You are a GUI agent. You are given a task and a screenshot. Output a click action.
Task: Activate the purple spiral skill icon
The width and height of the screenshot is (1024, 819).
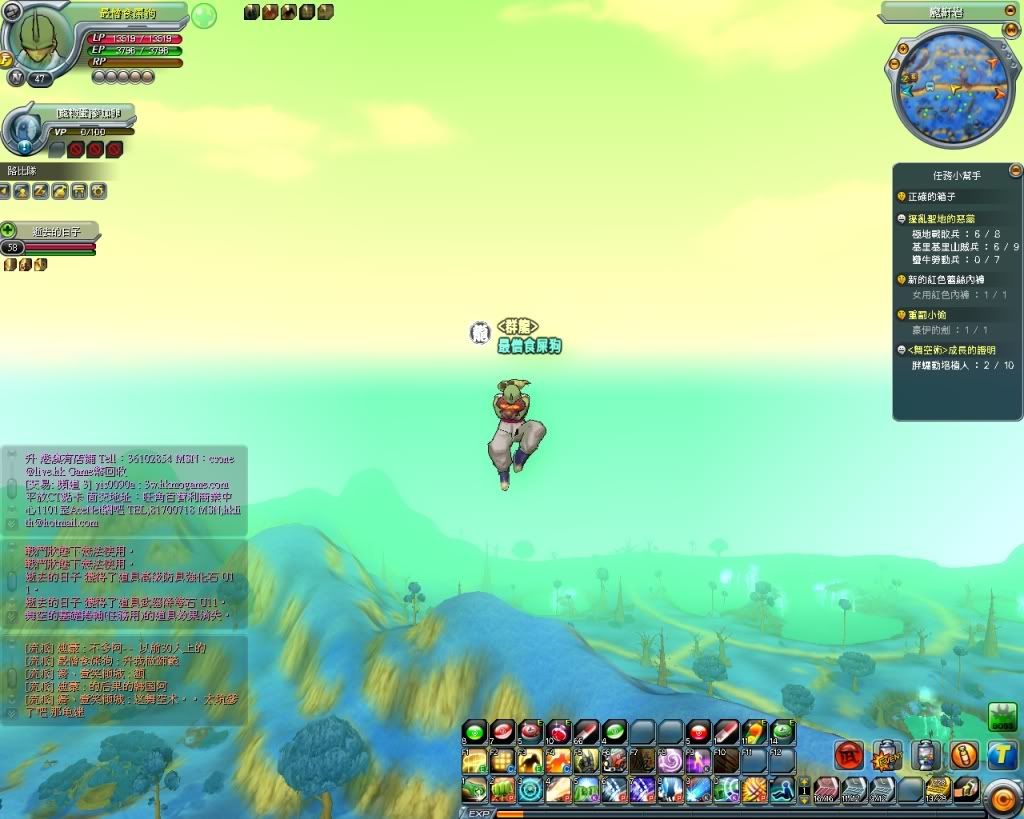click(670, 761)
